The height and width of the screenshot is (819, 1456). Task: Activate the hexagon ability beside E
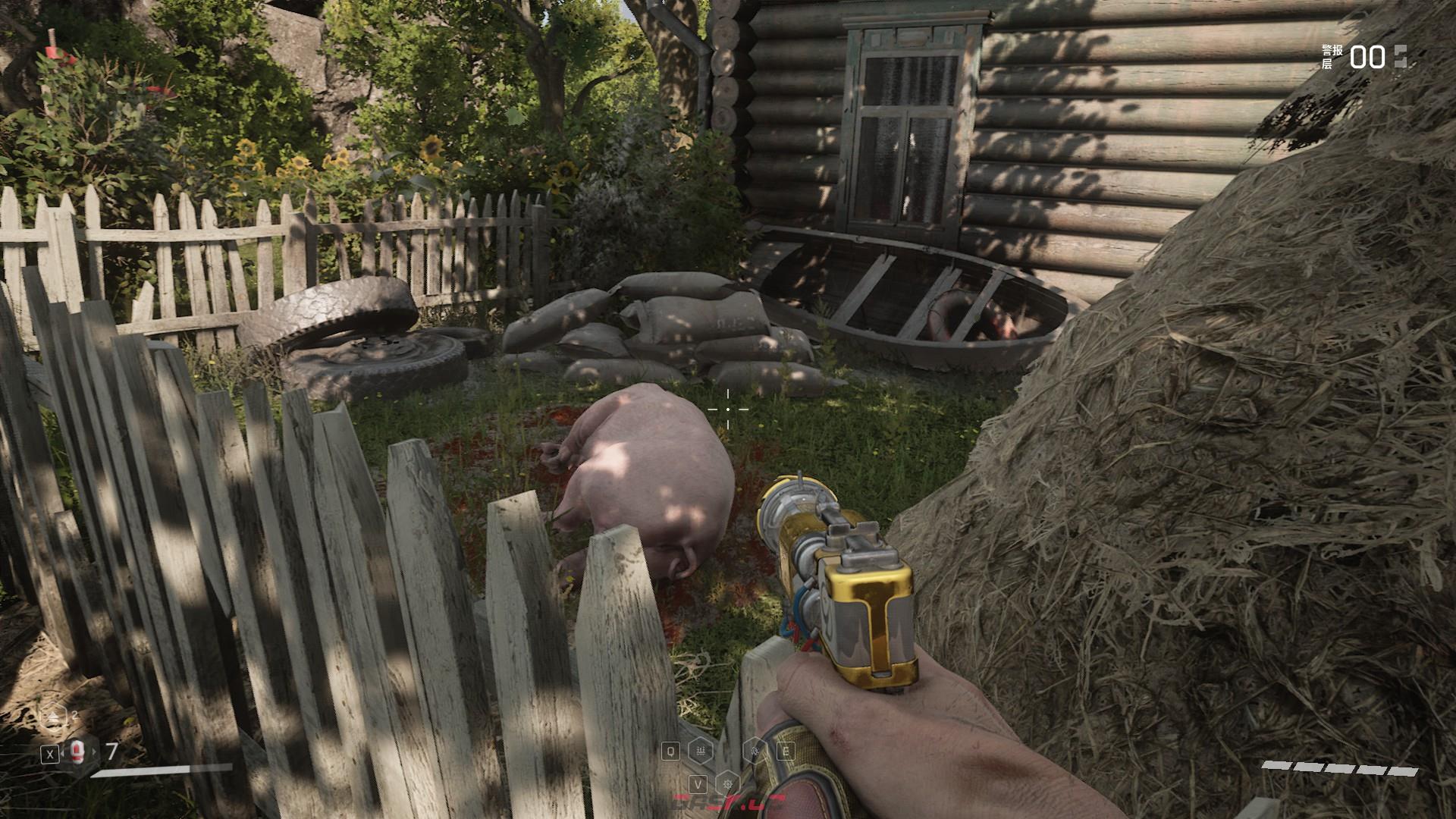757,751
